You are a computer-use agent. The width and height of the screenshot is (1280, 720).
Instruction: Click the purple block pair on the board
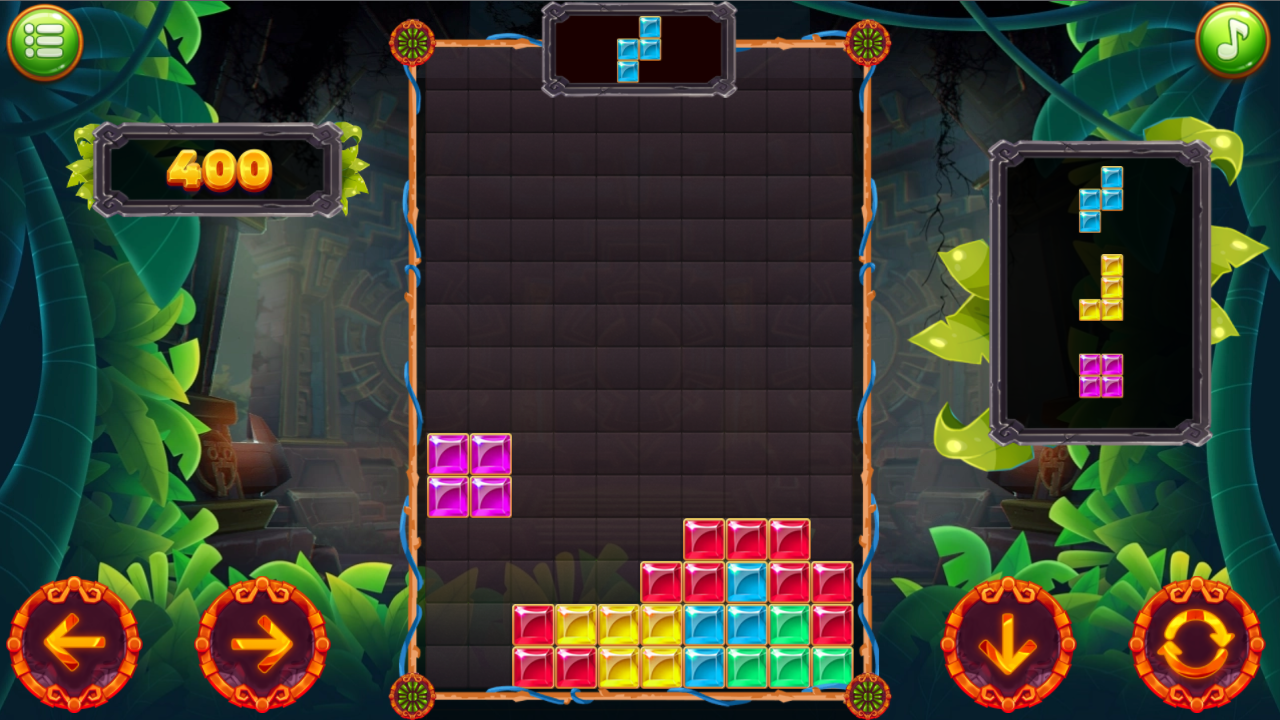click(470, 475)
